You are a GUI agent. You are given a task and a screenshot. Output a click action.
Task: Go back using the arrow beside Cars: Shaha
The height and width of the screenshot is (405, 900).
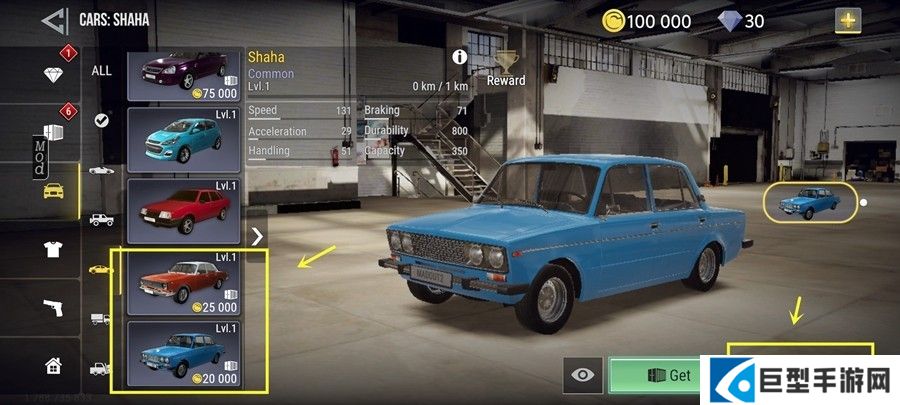(54, 18)
